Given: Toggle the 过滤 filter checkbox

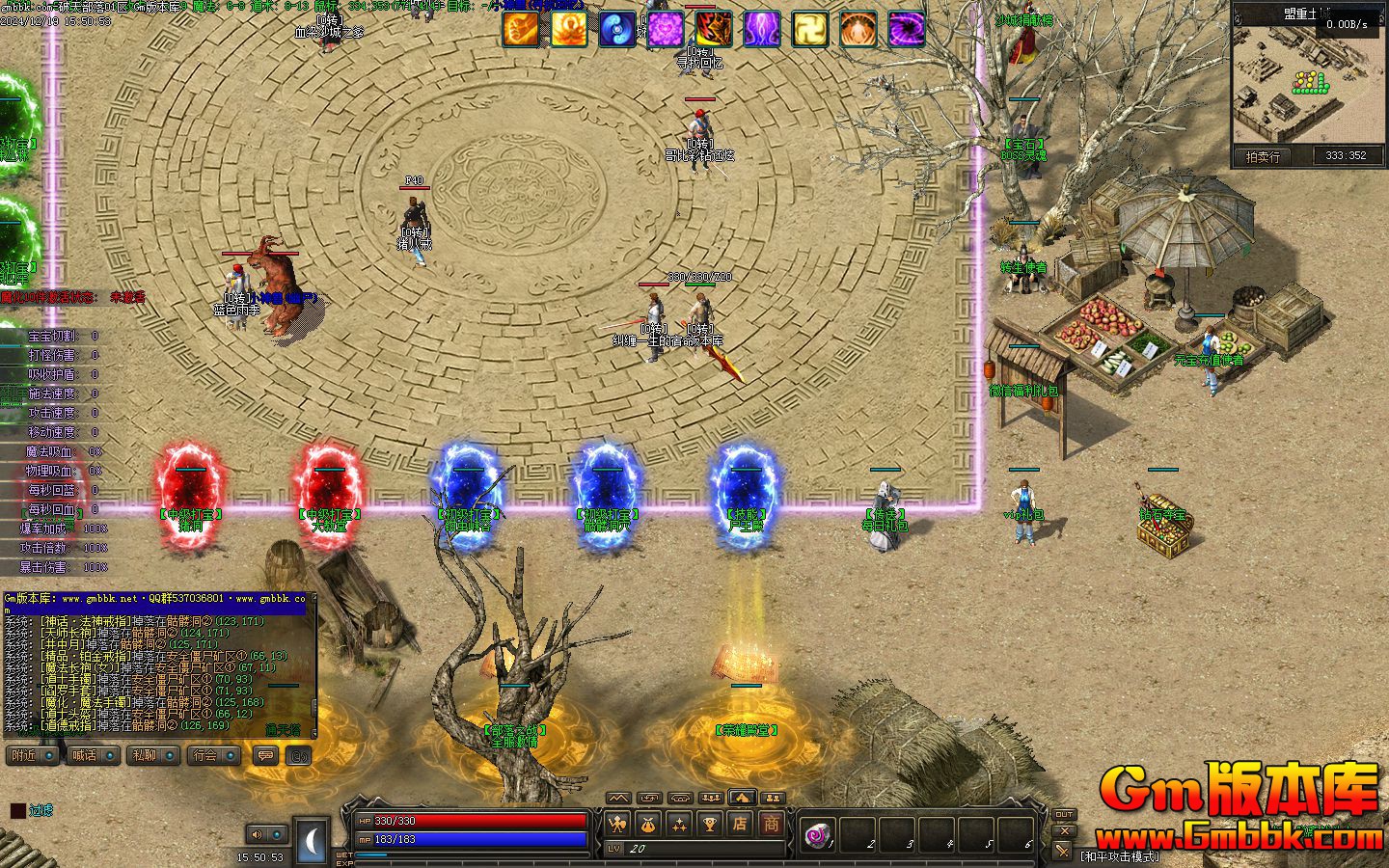Looking at the screenshot, I should (x=18, y=811).
